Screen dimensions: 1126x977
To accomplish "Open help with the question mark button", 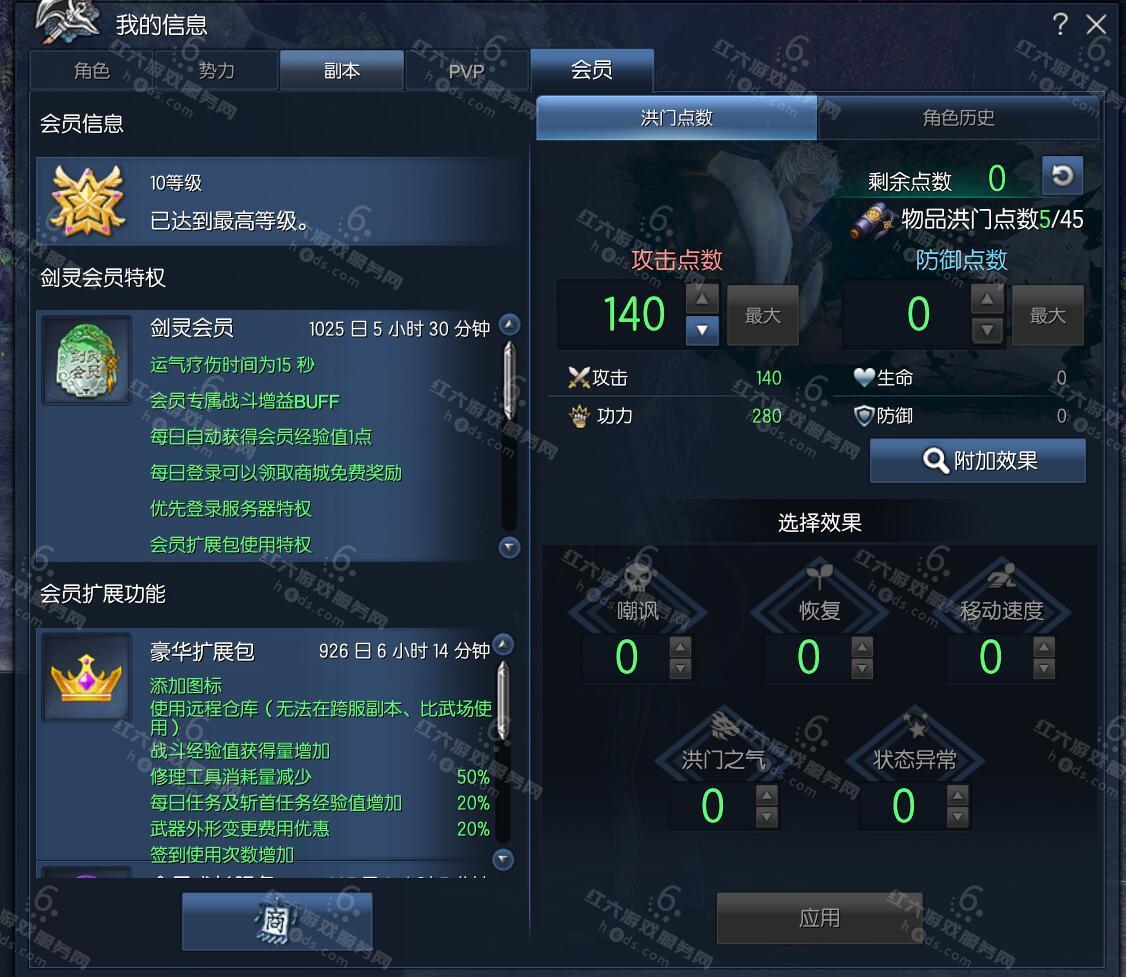I will [x=1061, y=25].
